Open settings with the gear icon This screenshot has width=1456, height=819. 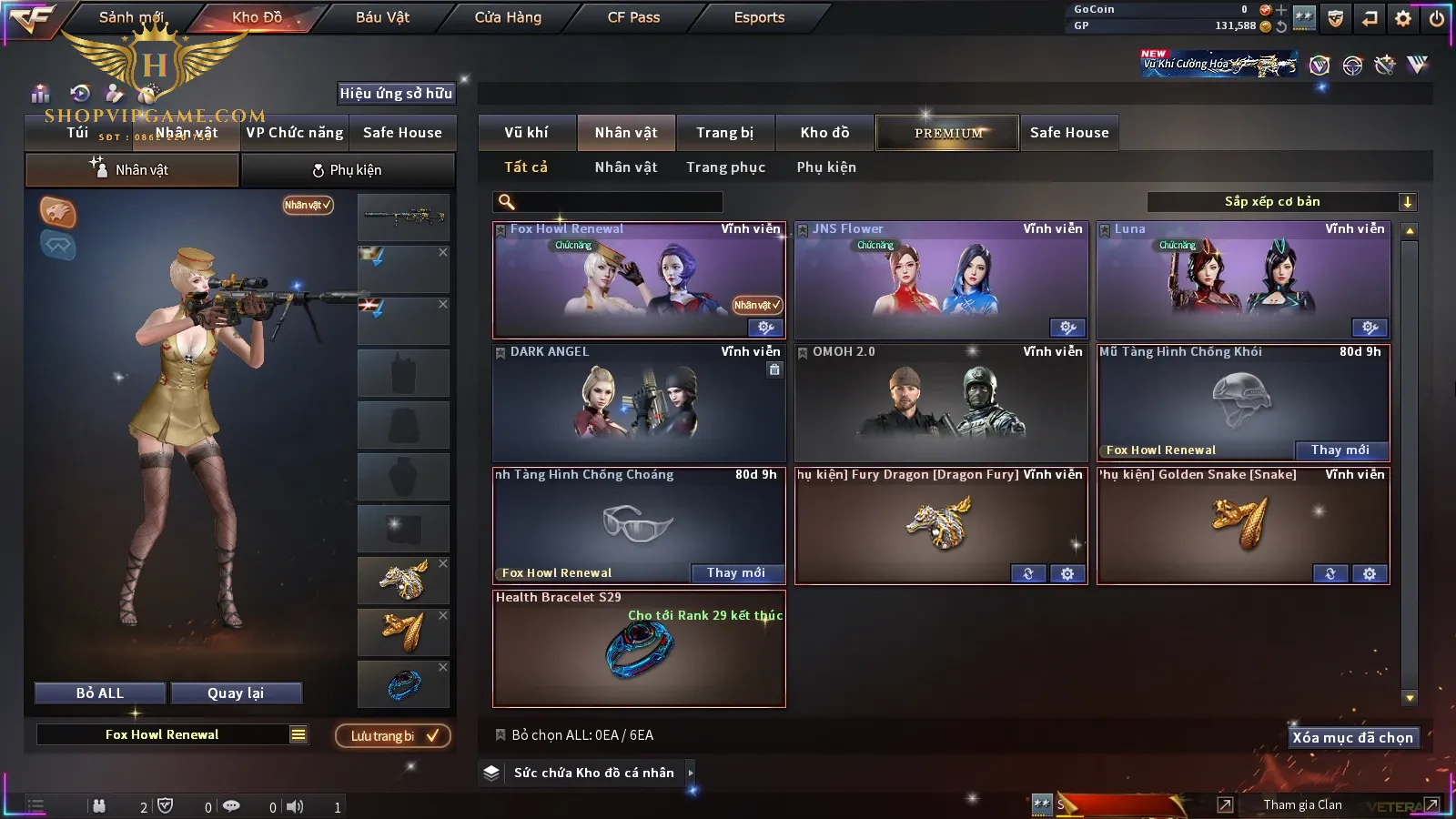pyautogui.click(x=1403, y=18)
